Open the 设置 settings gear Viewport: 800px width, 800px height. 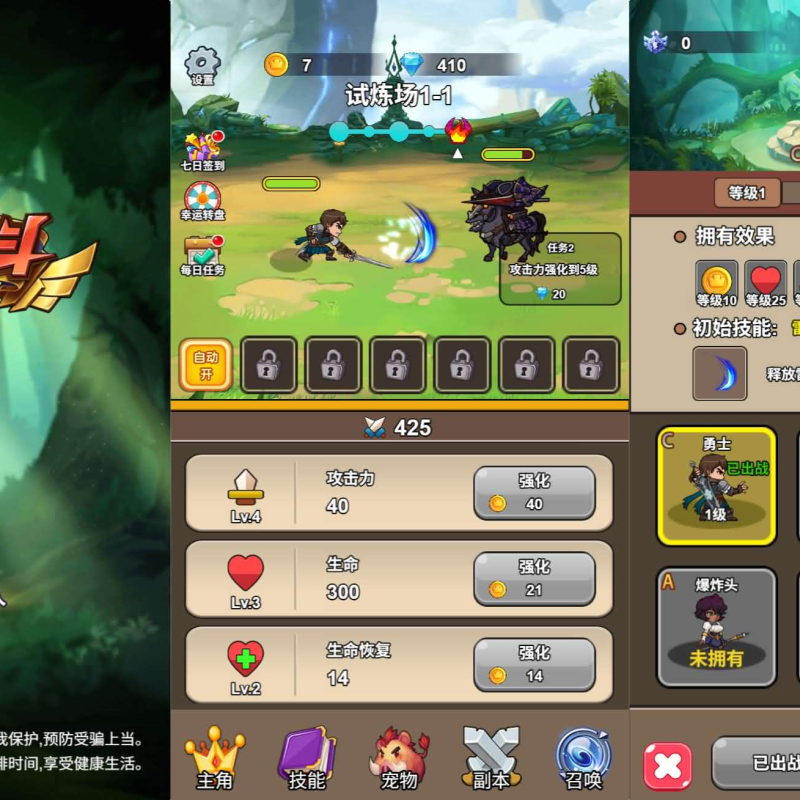pos(203,66)
